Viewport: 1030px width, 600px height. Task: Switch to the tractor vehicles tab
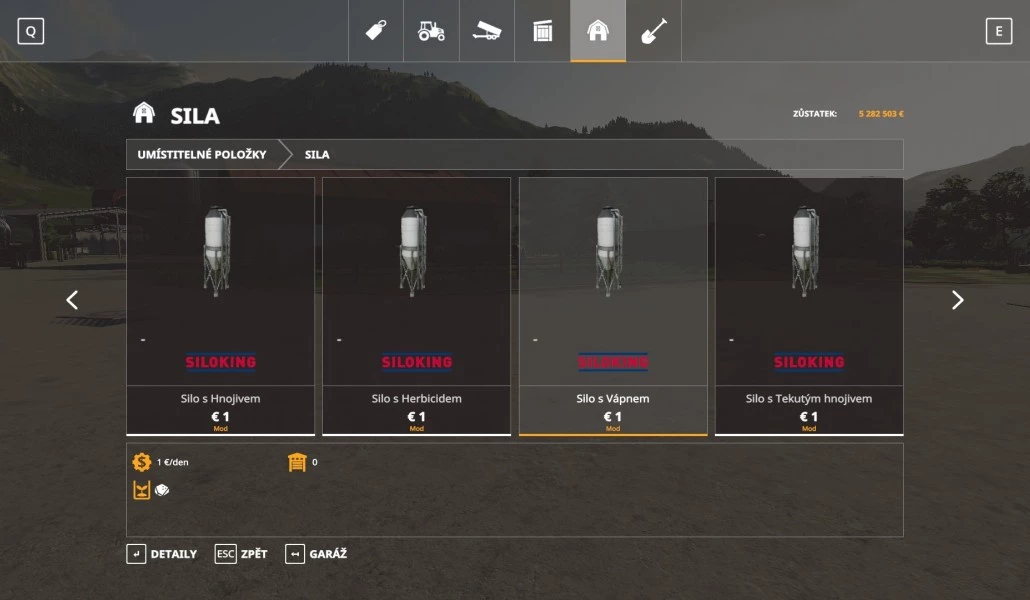coord(431,31)
